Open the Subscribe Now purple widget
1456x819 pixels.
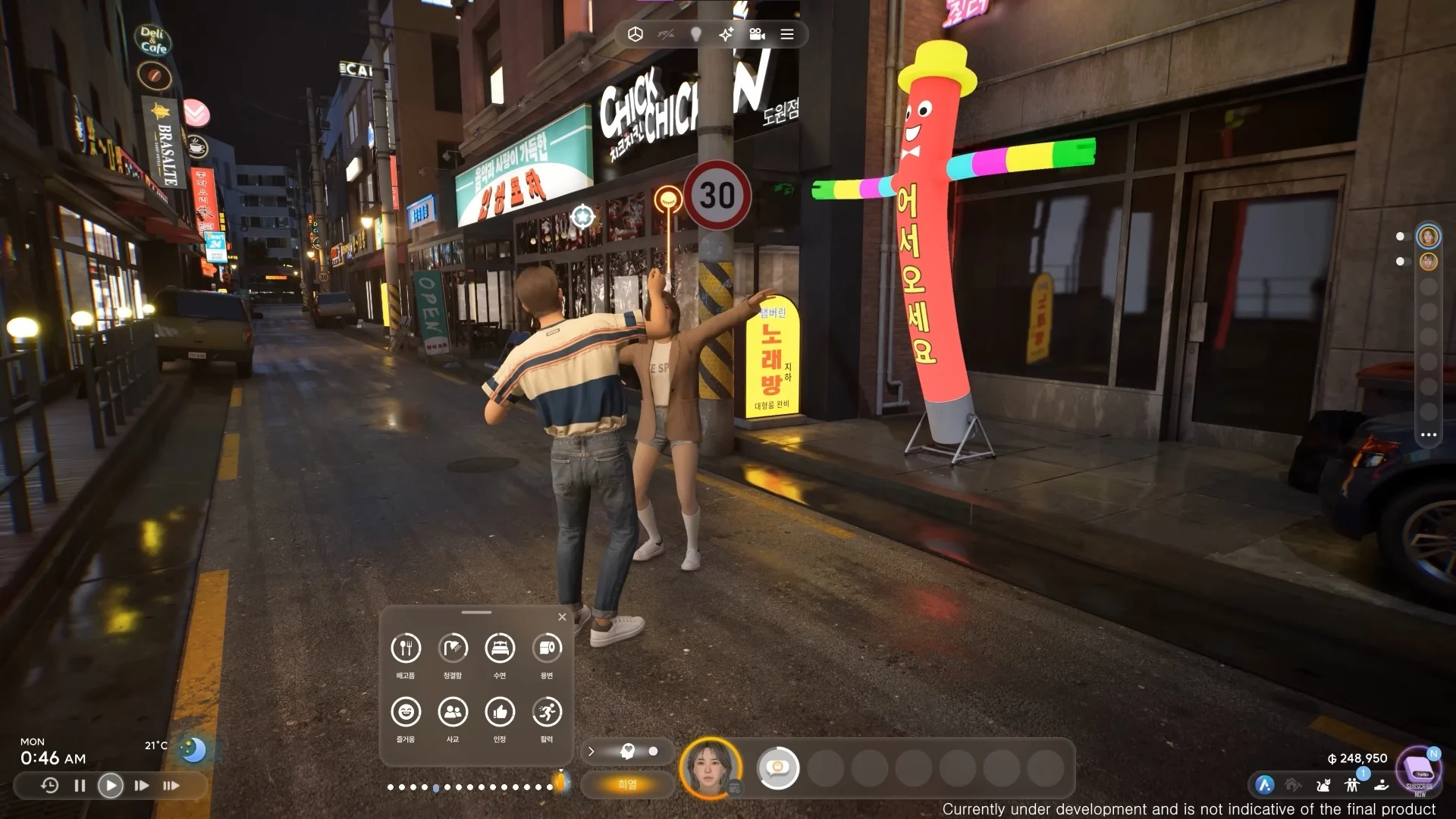tap(1418, 772)
